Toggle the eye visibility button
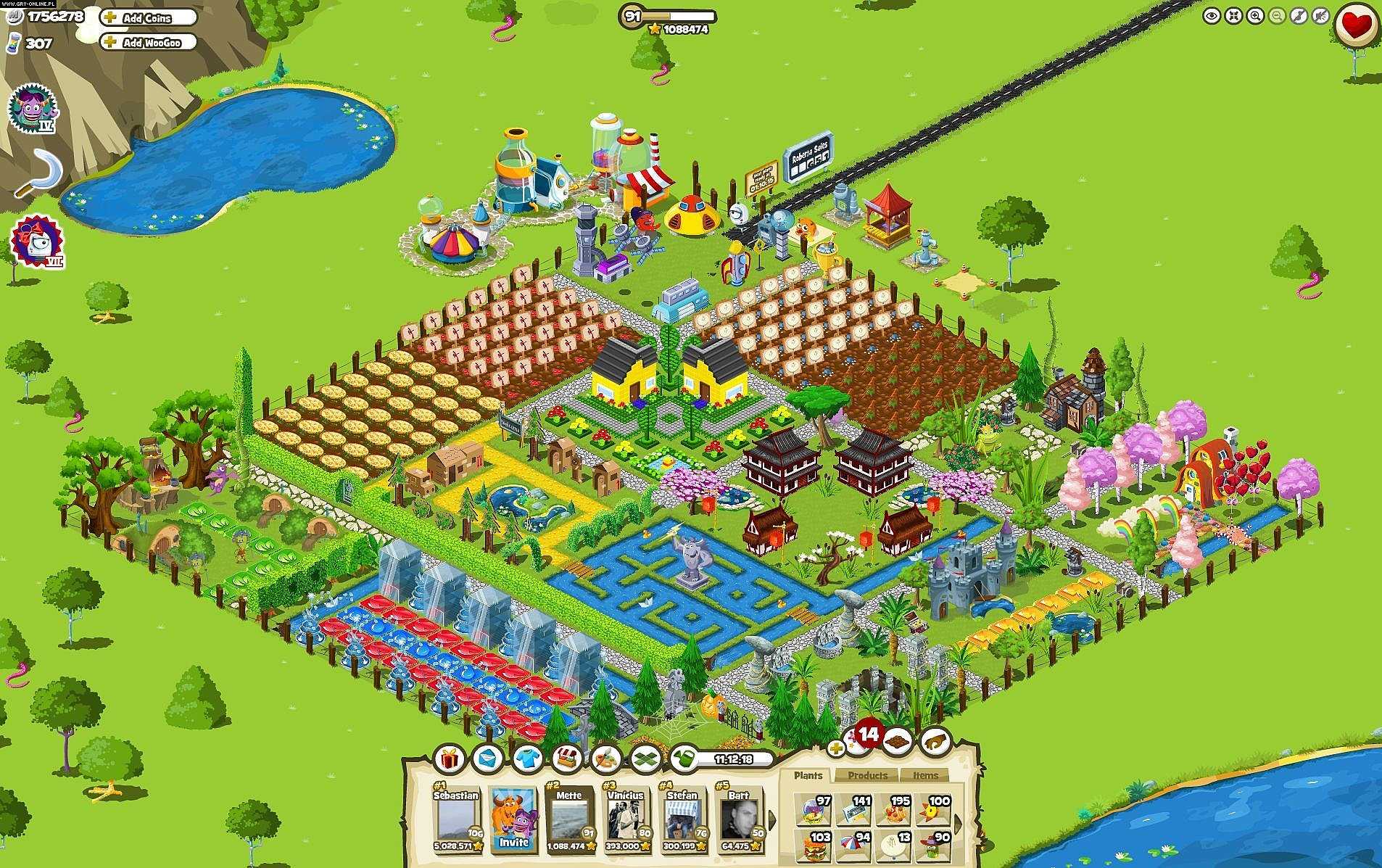1382x868 pixels. [1211, 16]
